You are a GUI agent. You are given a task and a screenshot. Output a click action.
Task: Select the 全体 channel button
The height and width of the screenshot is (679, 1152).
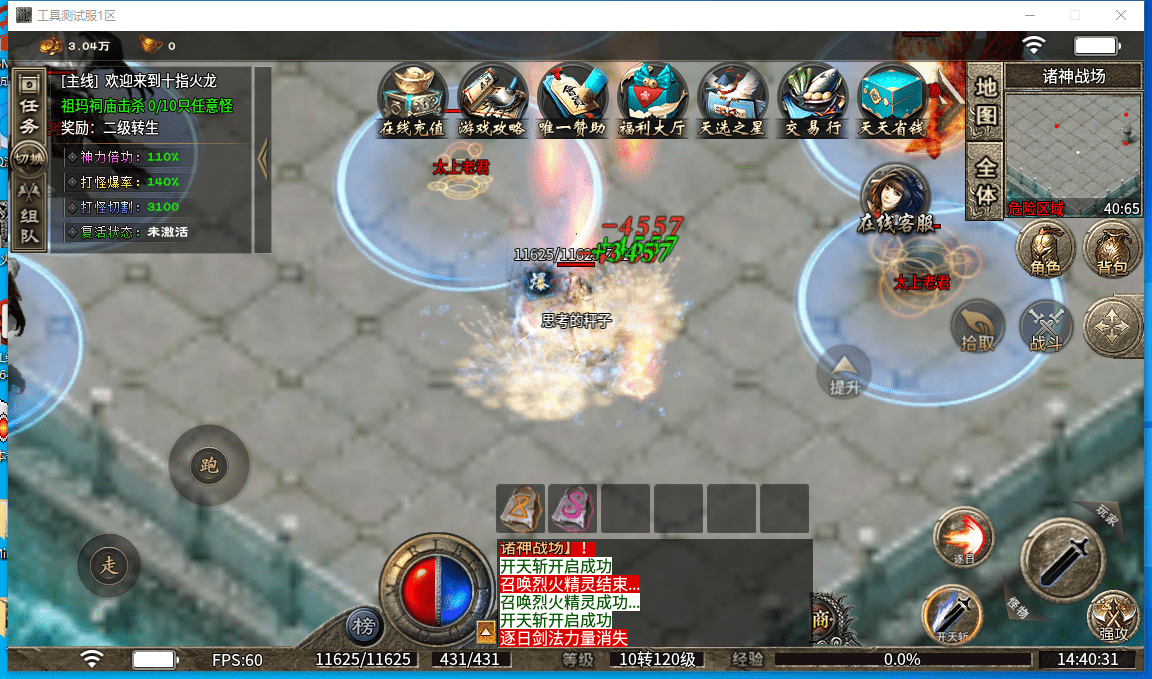[x=986, y=181]
